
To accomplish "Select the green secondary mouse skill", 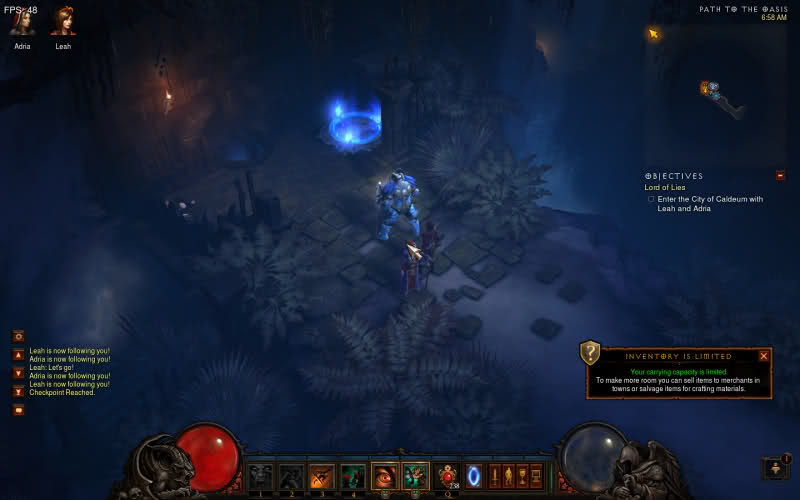I will click(x=415, y=476).
